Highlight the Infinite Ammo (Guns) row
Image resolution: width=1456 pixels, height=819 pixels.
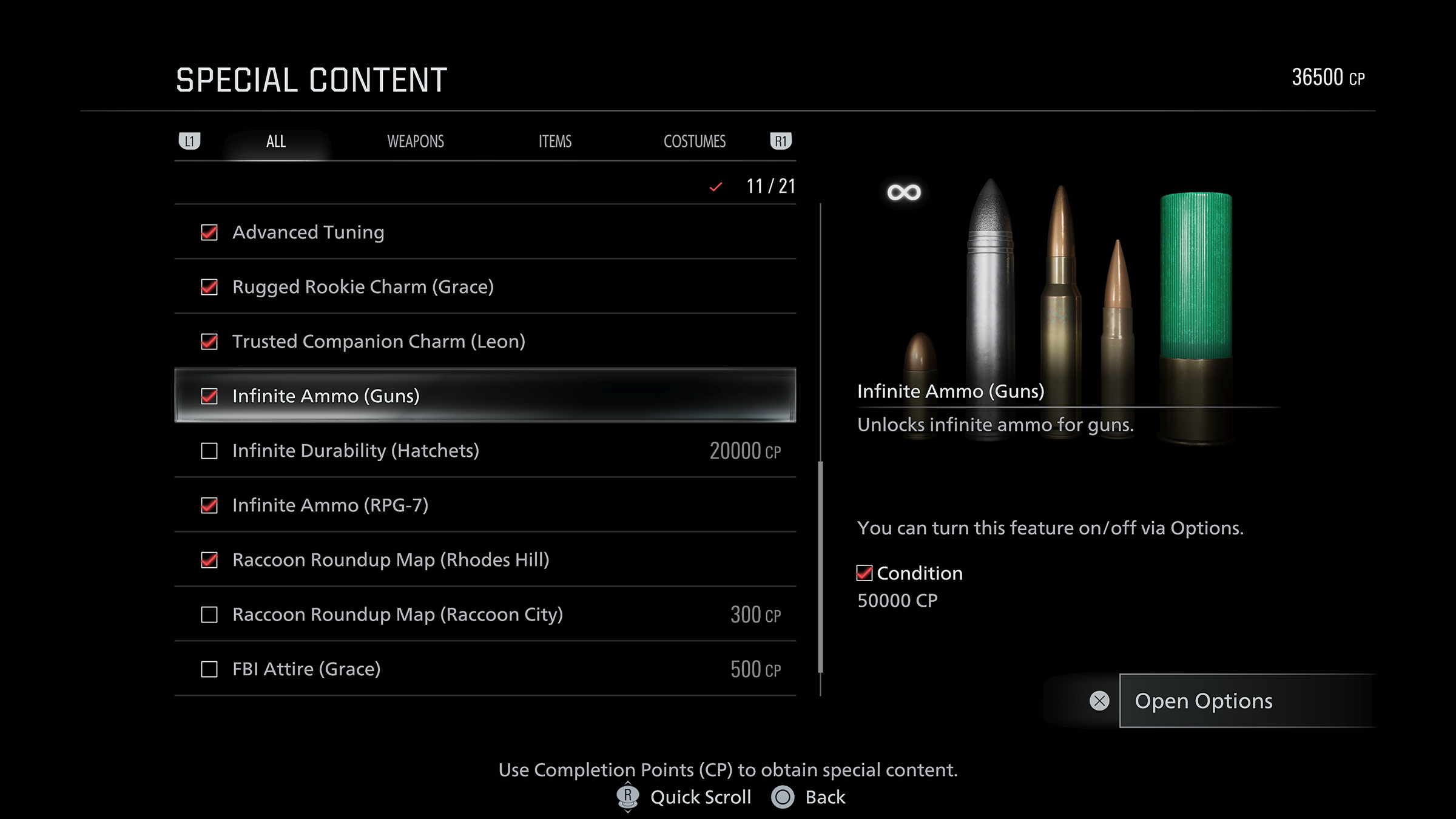[326, 396]
